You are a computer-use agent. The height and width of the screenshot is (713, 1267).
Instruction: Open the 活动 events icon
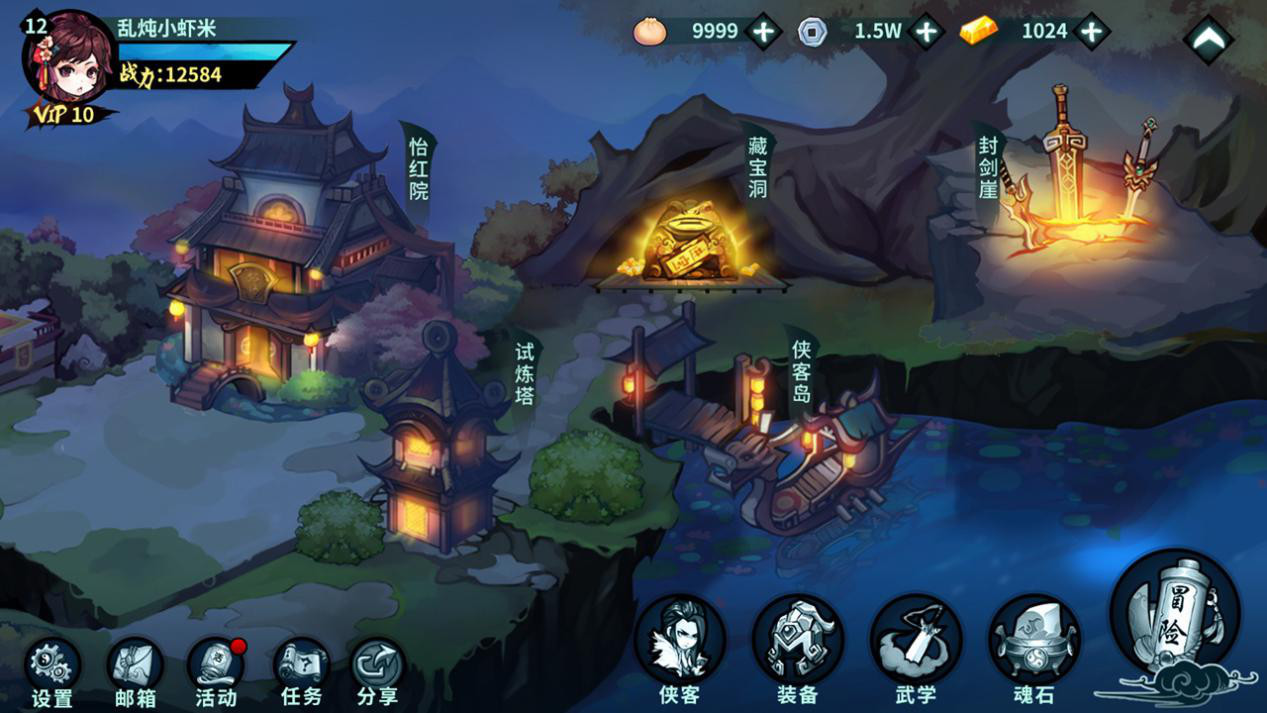[216, 666]
